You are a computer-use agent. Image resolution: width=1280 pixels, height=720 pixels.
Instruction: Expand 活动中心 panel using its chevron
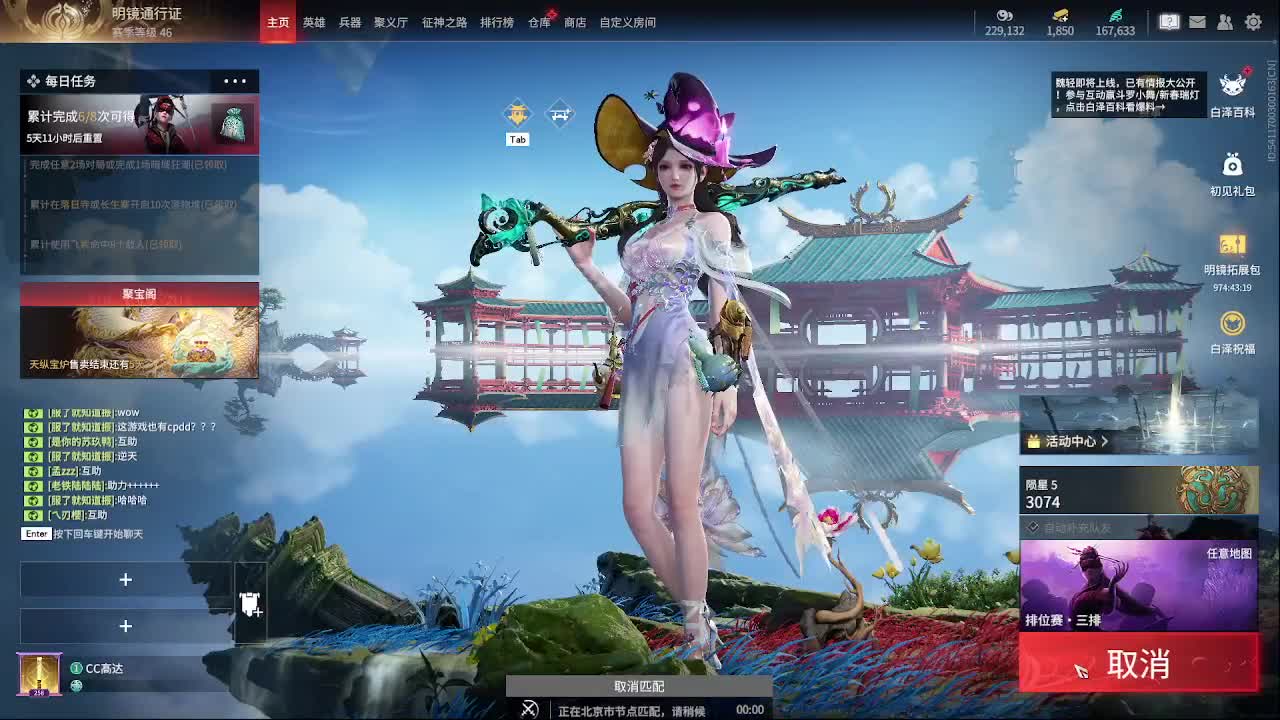[1104, 441]
